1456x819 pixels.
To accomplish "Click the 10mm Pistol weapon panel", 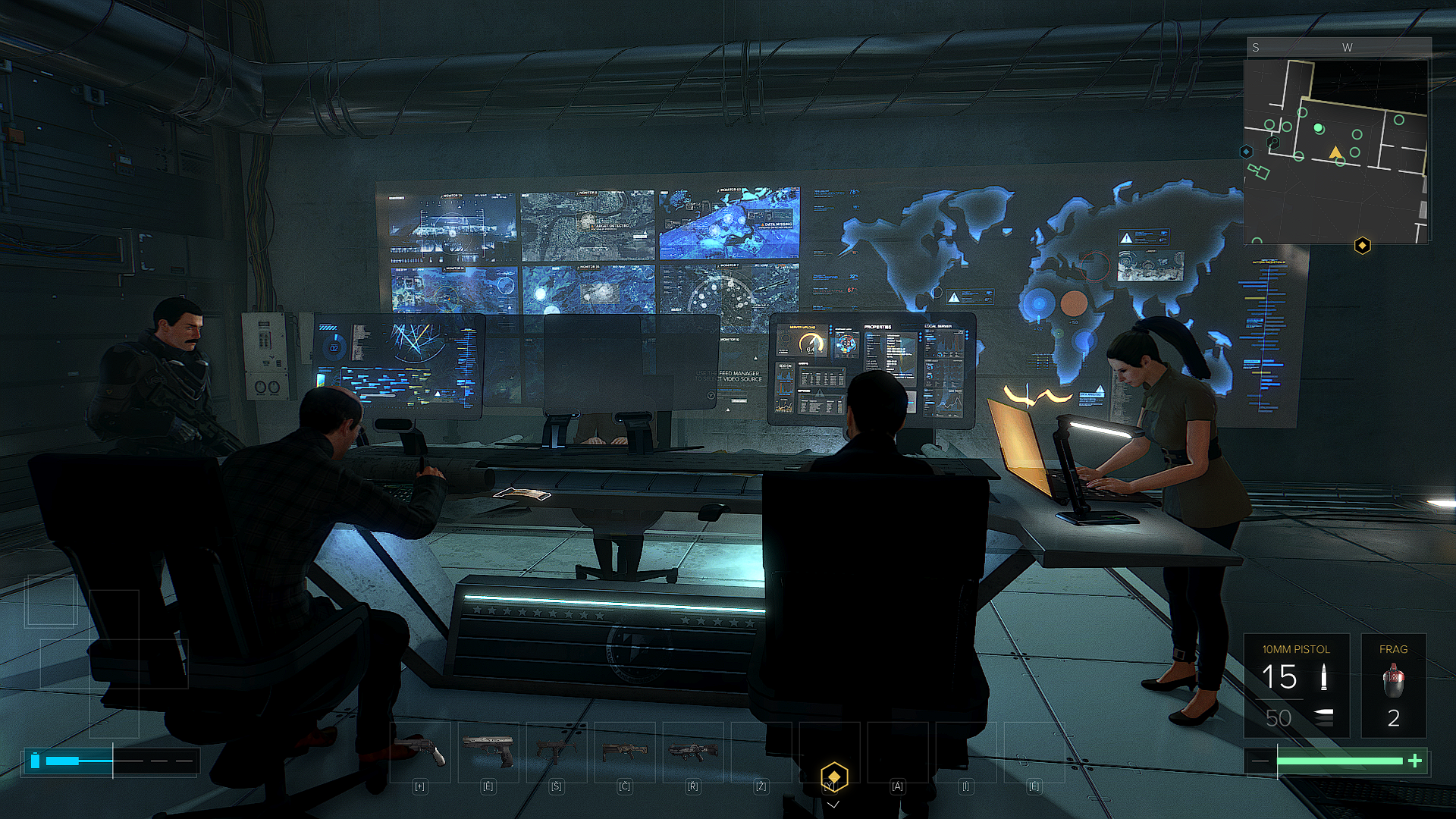I will coord(1296,686).
